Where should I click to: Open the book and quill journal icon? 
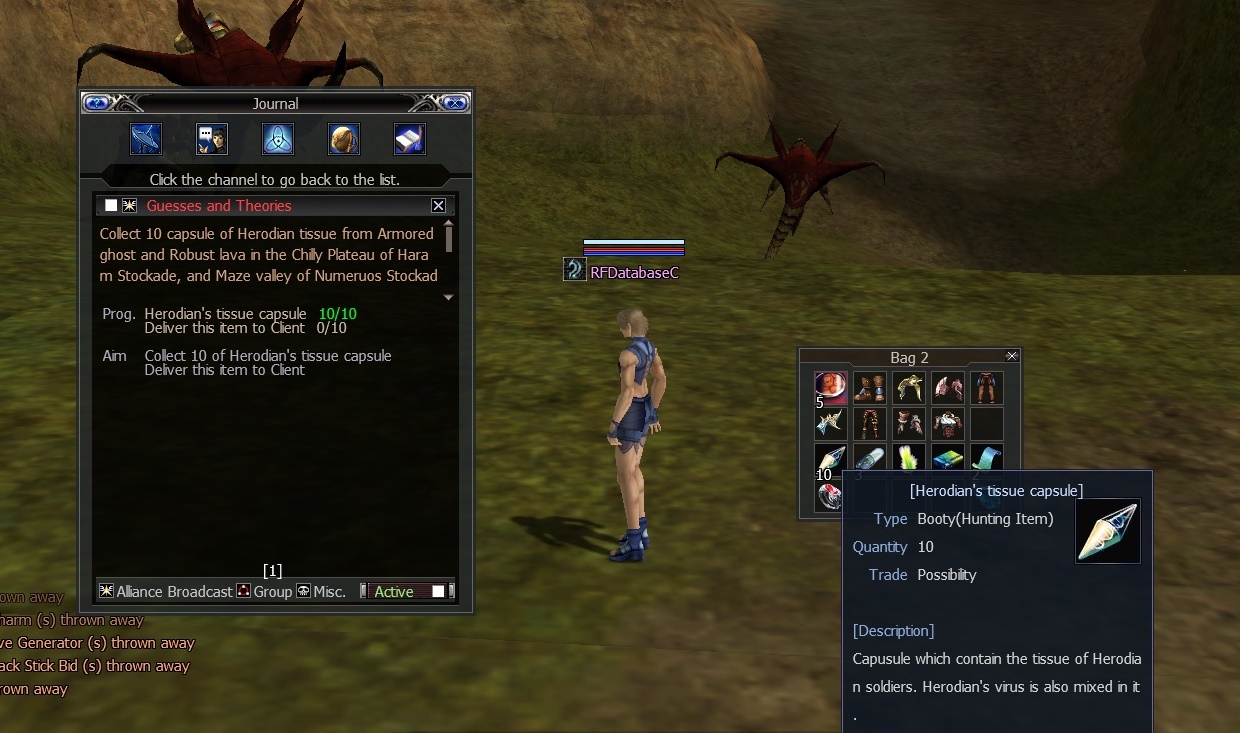click(410, 139)
